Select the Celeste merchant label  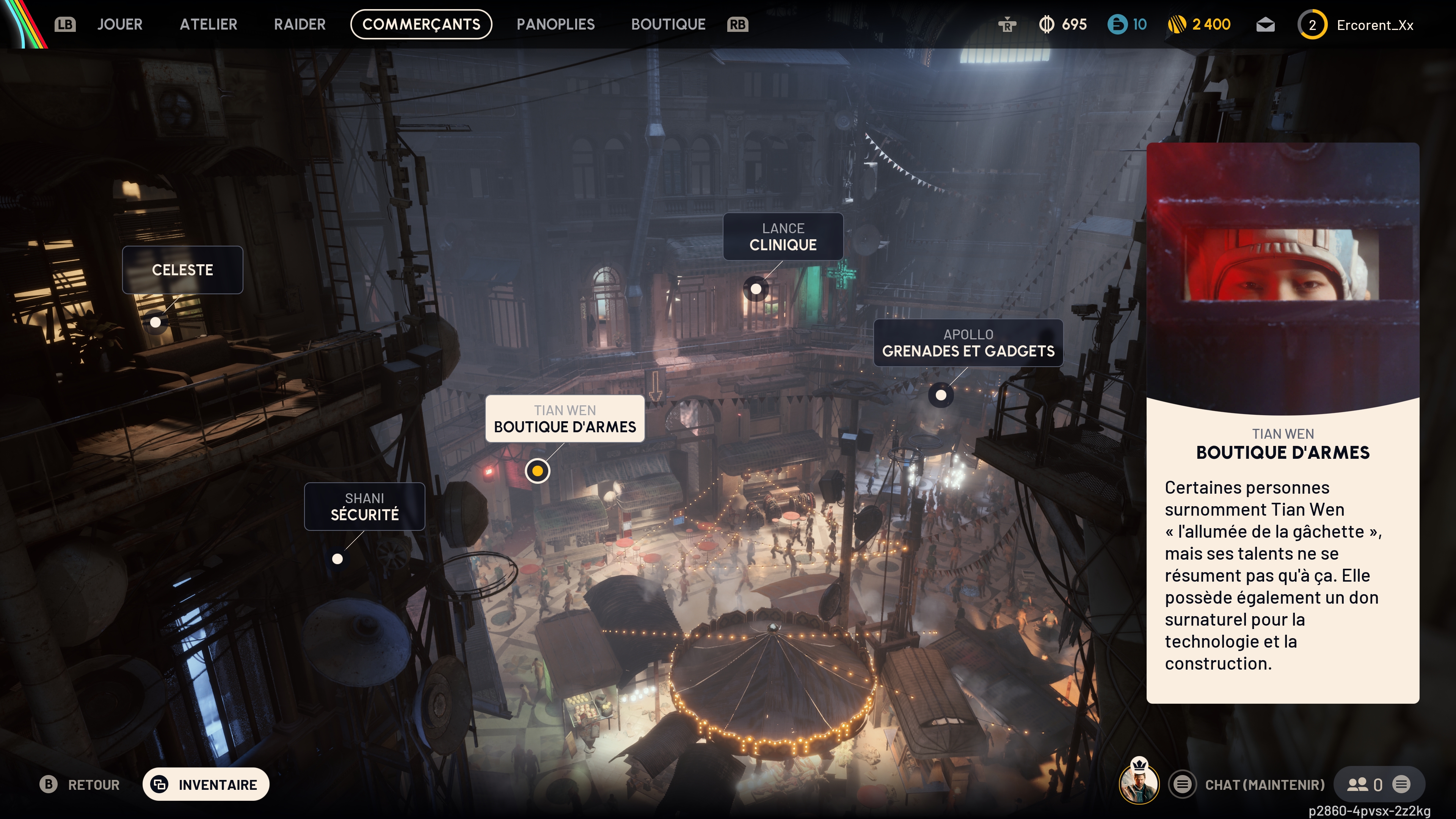pos(182,270)
